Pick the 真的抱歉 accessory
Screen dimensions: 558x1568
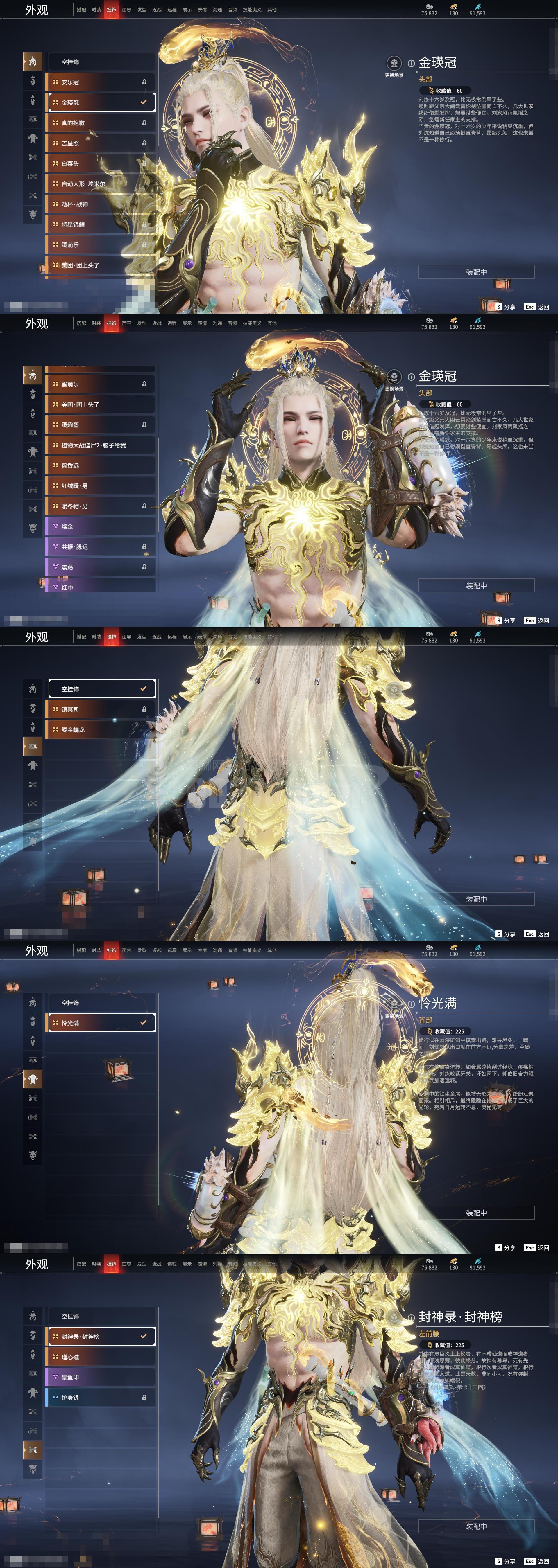pos(101,123)
